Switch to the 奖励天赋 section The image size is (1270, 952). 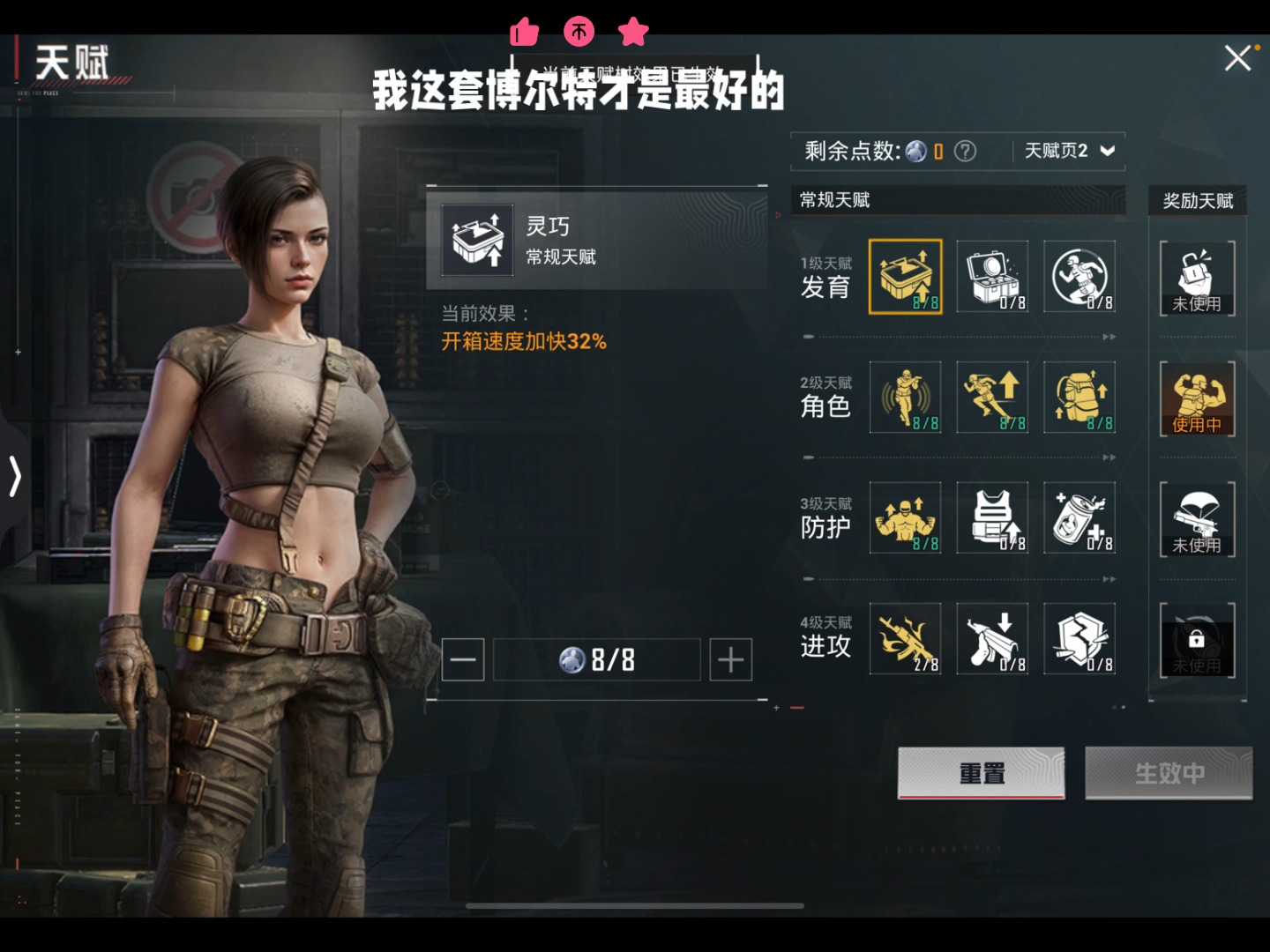point(1196,200)
